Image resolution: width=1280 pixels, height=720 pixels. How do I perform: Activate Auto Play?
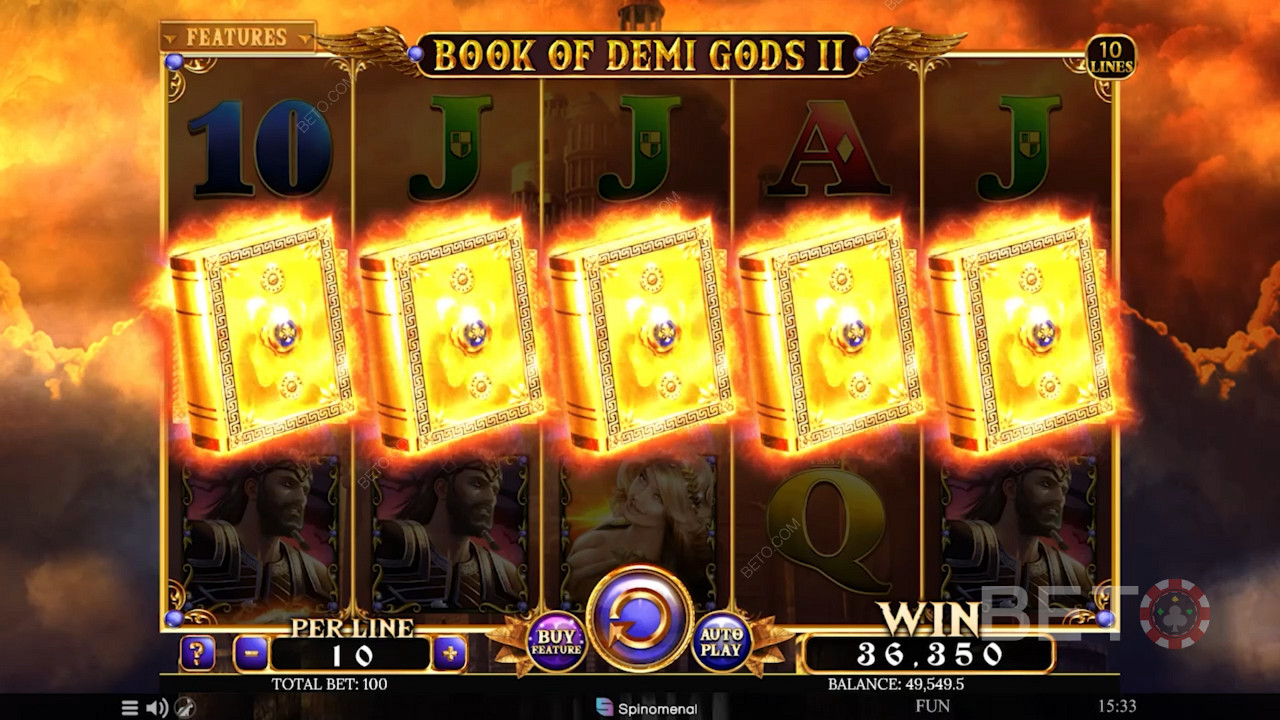[722, 642]
